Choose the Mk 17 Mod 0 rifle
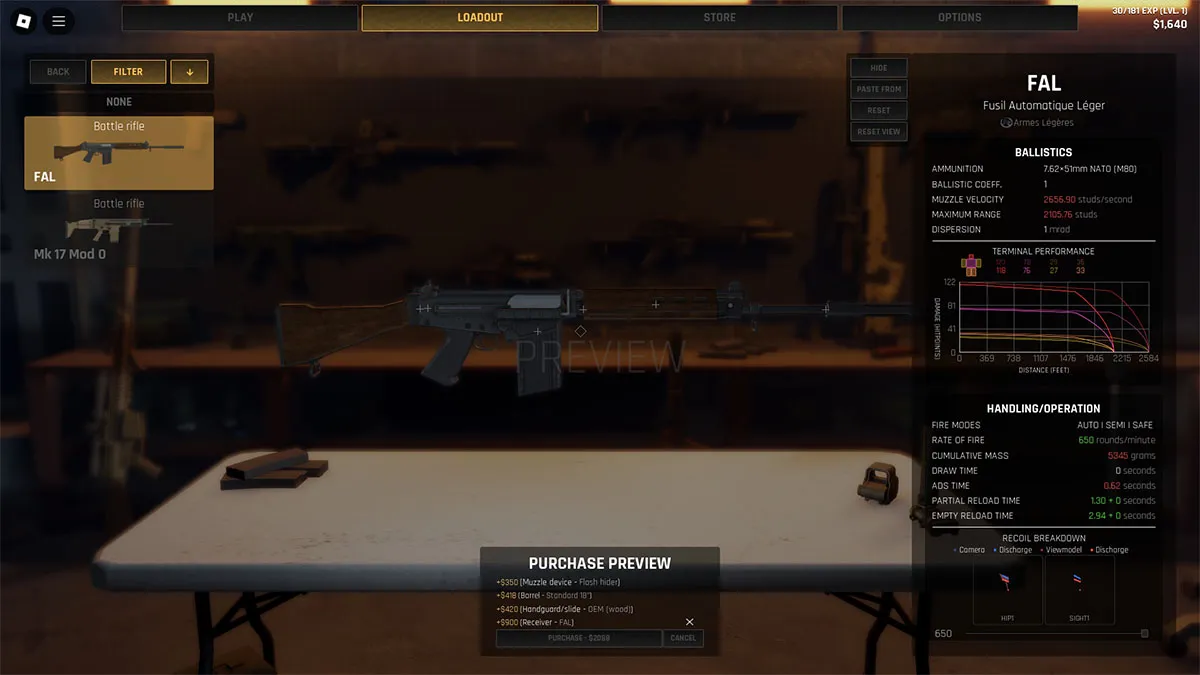The image size is (1200, 675). (x=119, y=229)
